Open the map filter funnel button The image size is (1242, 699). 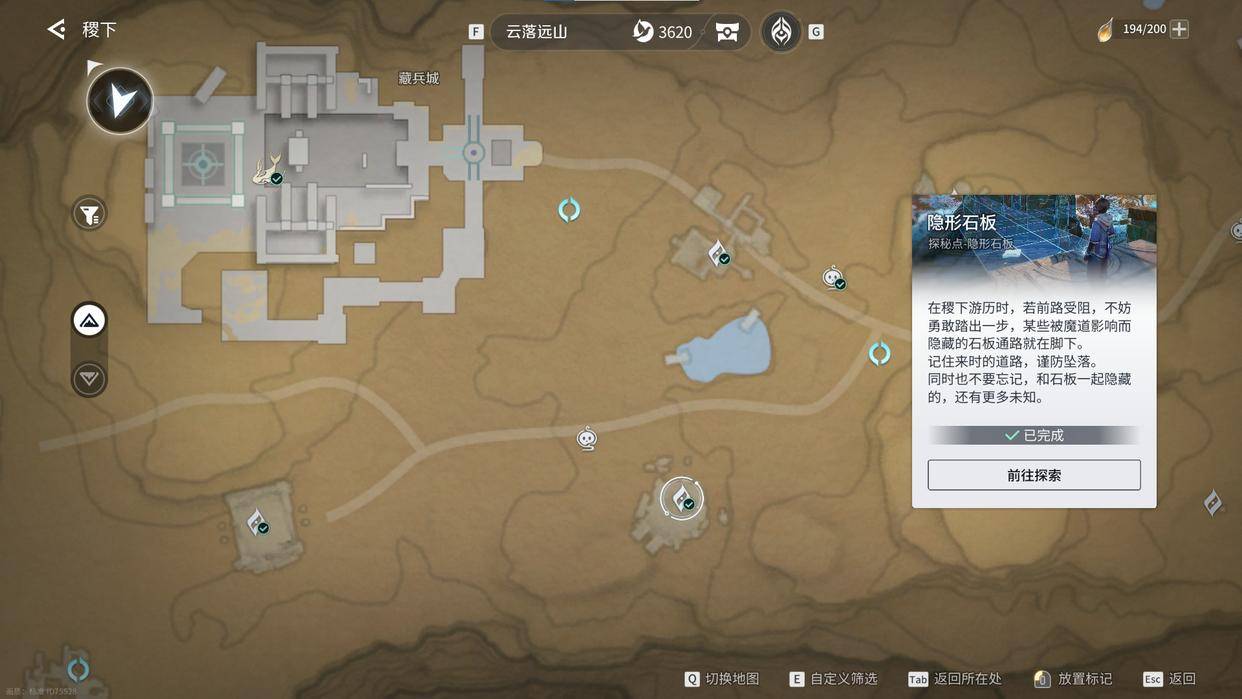click(89, 213)
